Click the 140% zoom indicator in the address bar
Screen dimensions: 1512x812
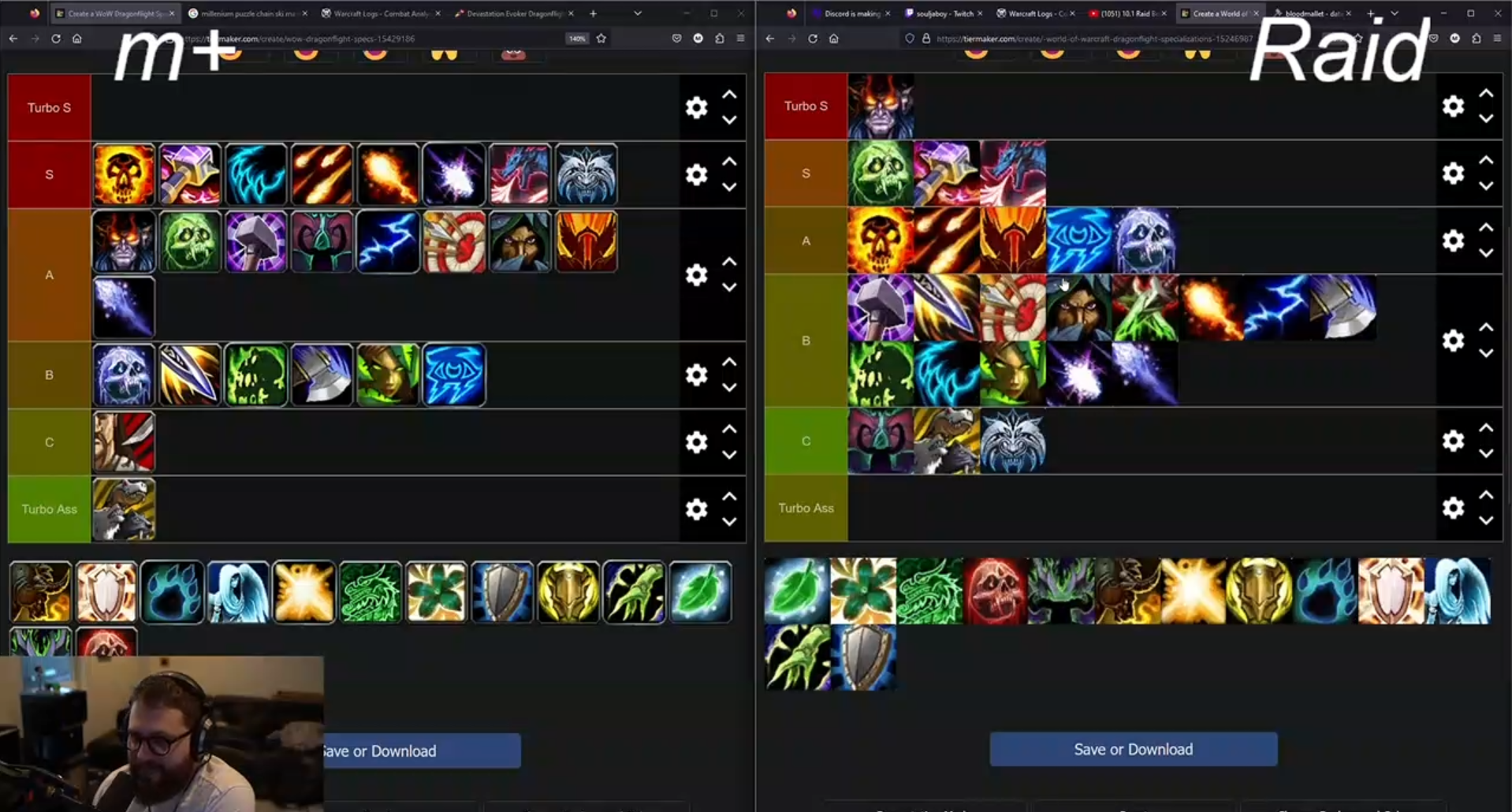(x=576, y=38)
